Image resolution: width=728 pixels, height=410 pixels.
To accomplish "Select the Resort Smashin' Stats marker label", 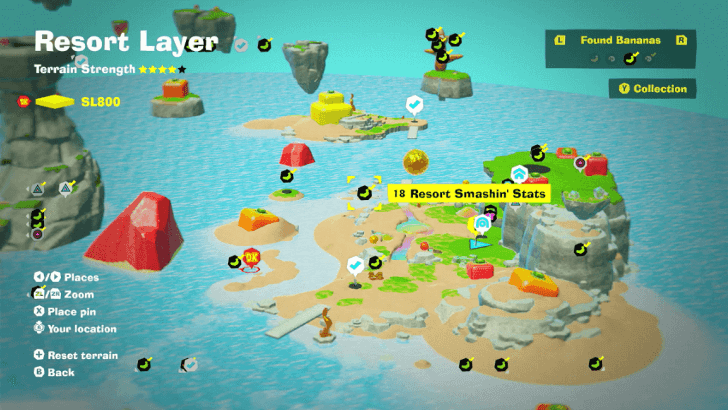I will tap(469, 192).
